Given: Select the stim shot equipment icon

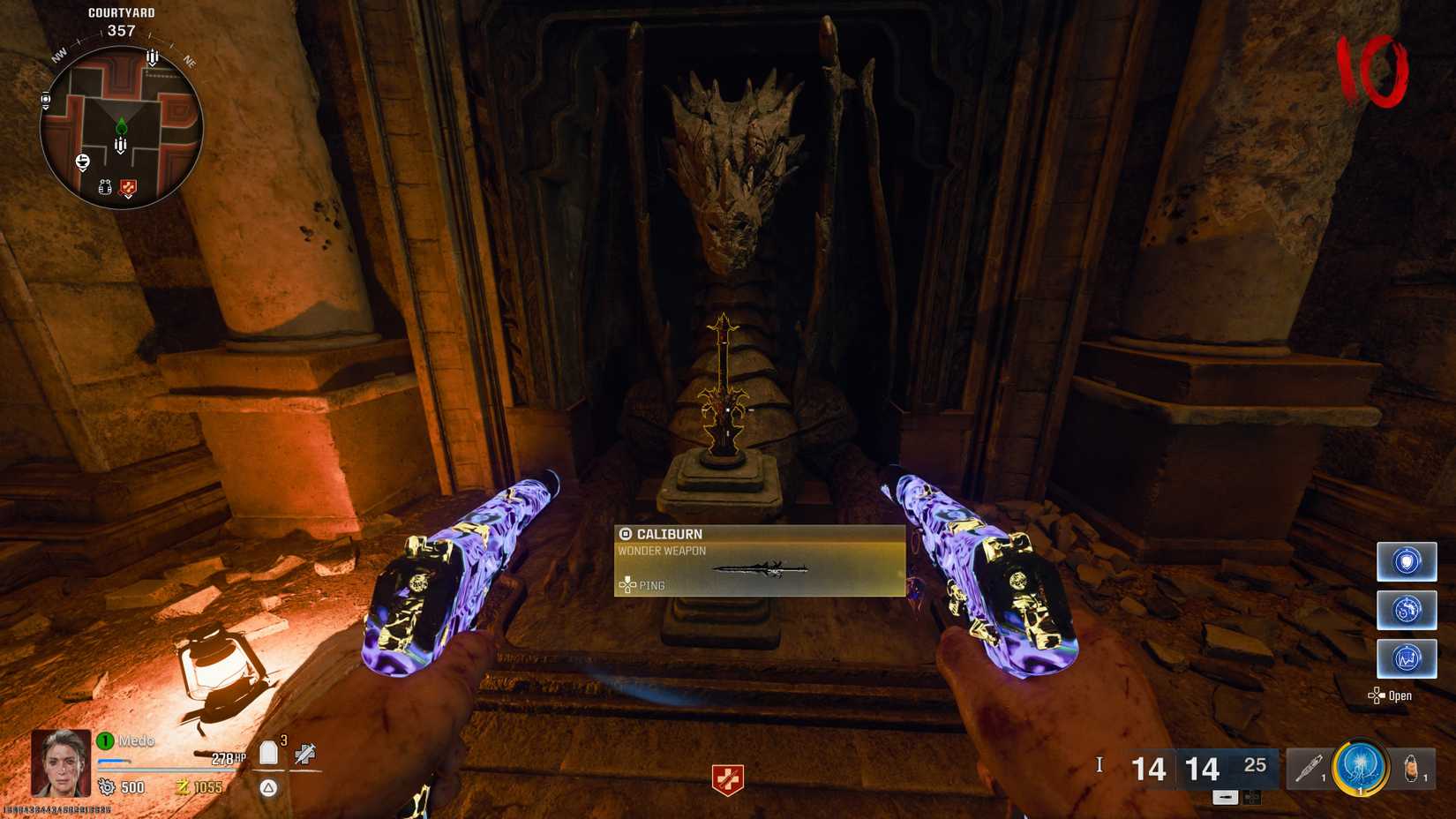Looking at the screenshot, I should [1309, 766].
